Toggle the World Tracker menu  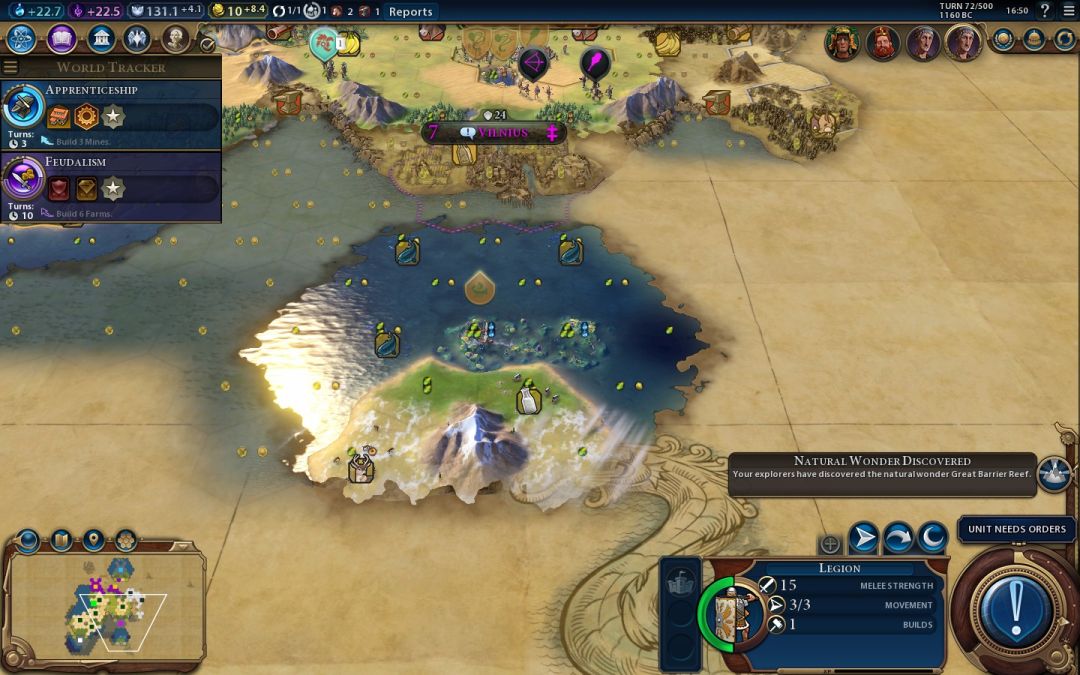pyautogui.click(x=11, y=67)
